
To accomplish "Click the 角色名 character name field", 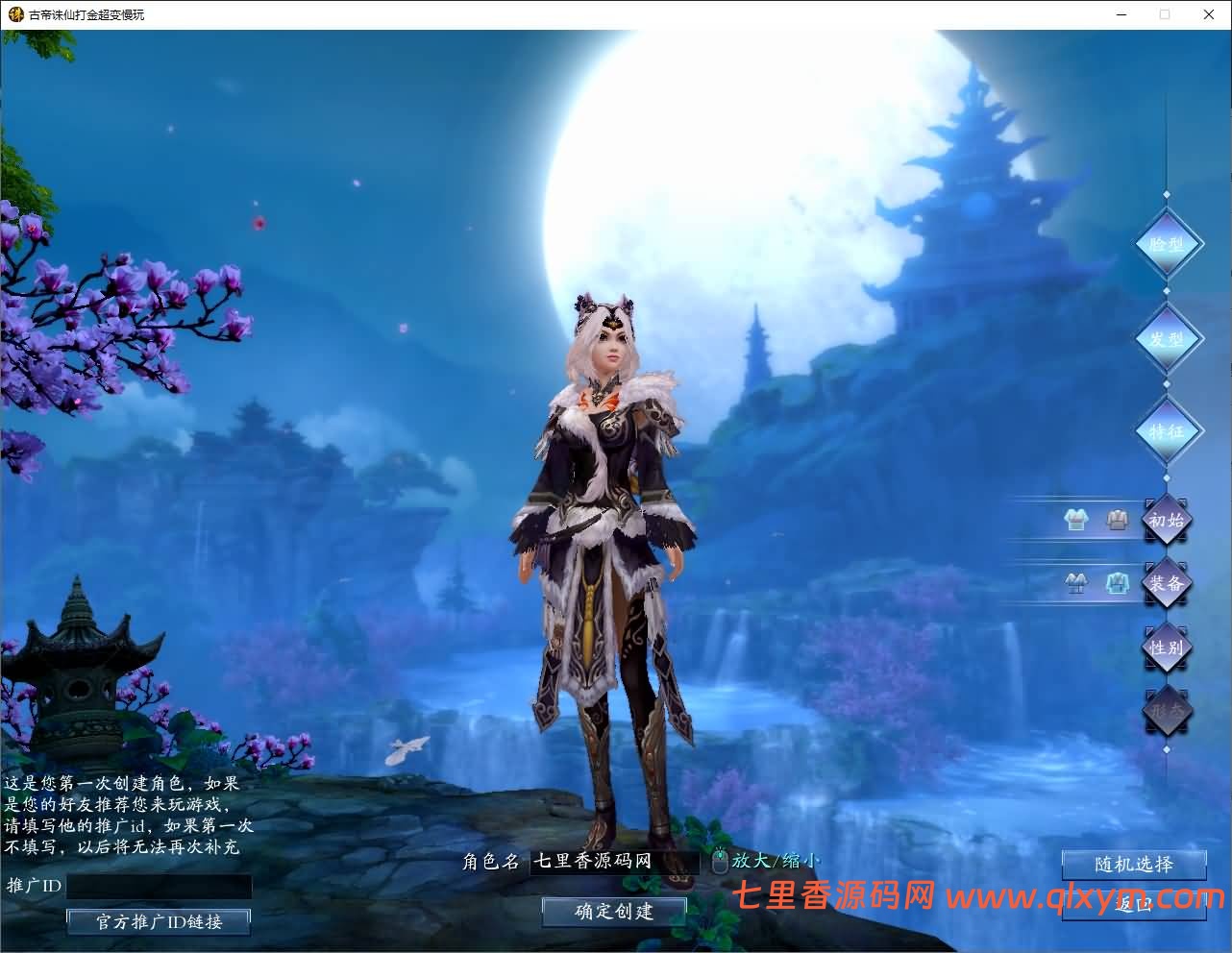I will (615, 861).
